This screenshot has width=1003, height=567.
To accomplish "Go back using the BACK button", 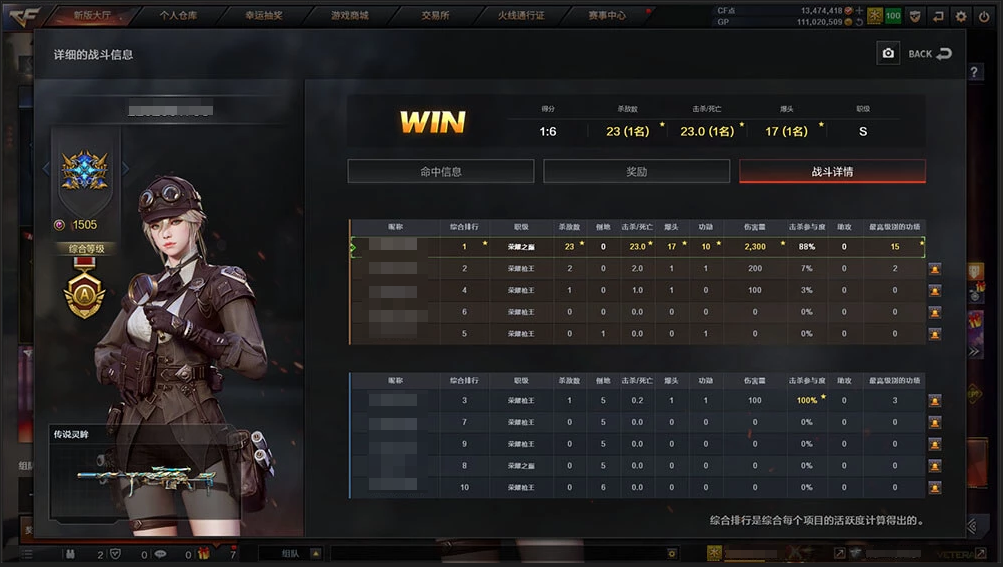I will coord(930,54).
